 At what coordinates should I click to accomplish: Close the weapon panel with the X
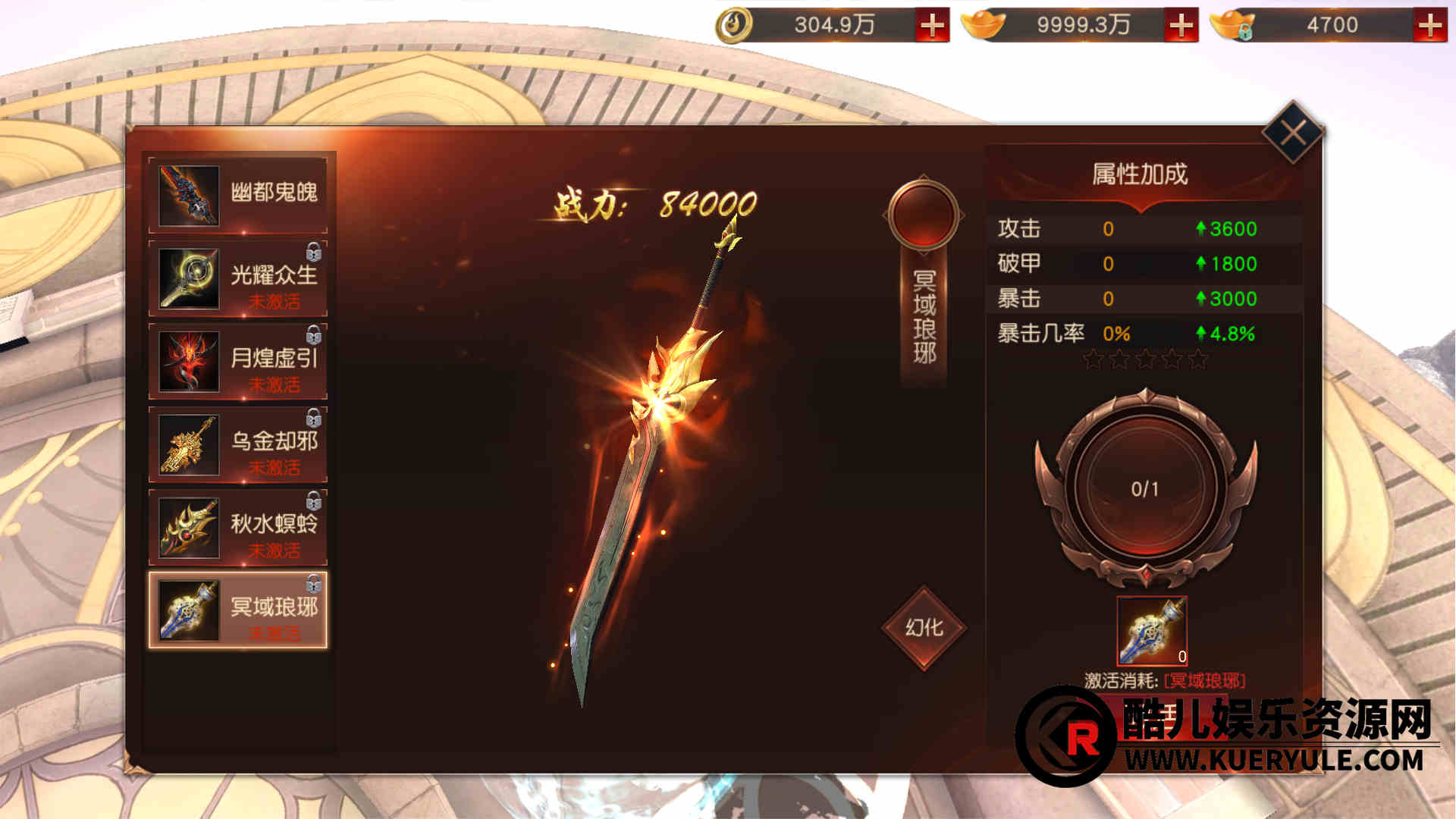click(x=1293, y=133)
